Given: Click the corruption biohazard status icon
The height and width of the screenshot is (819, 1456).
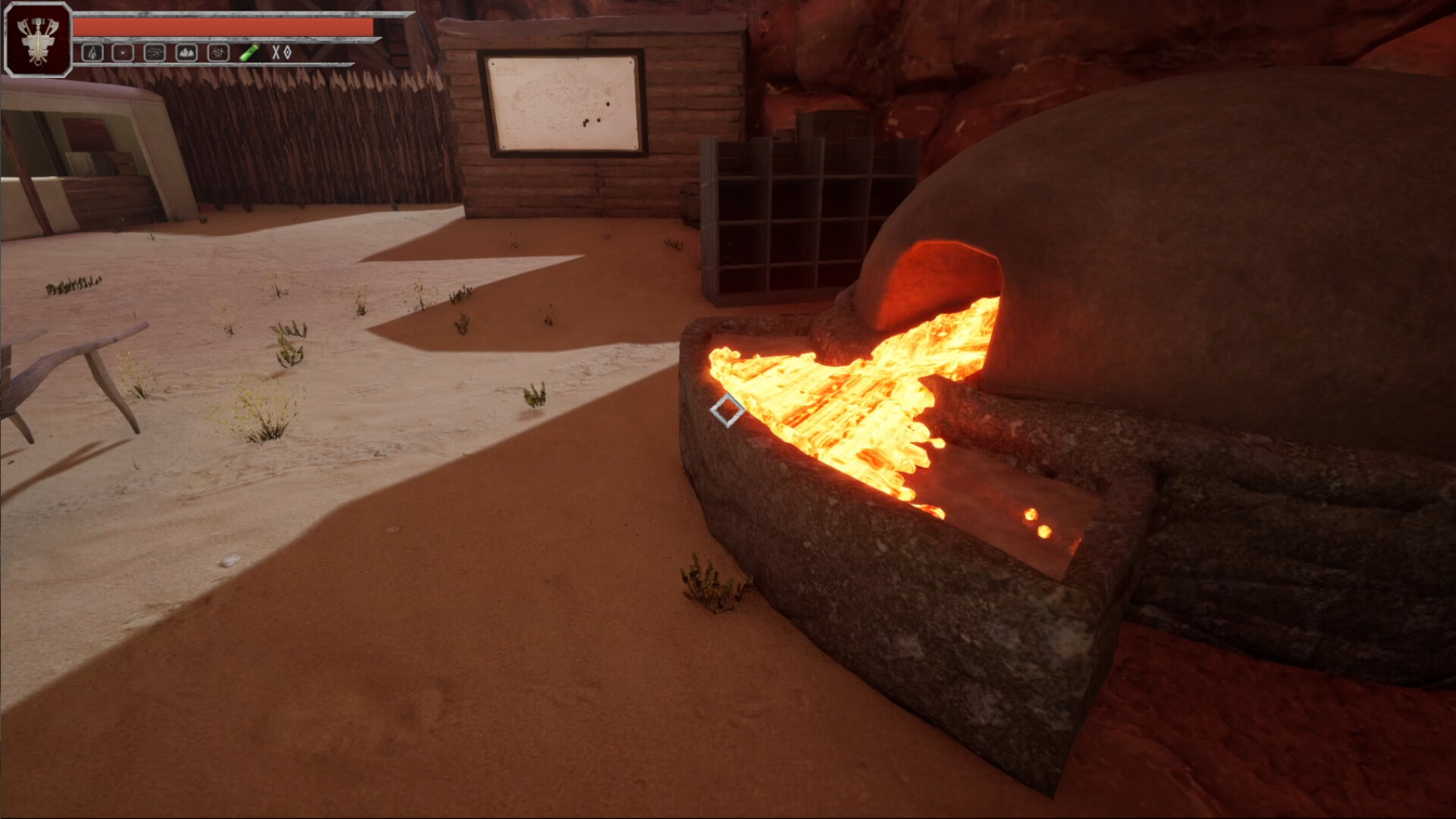Looking at the screenshot, I should [218, 52].
